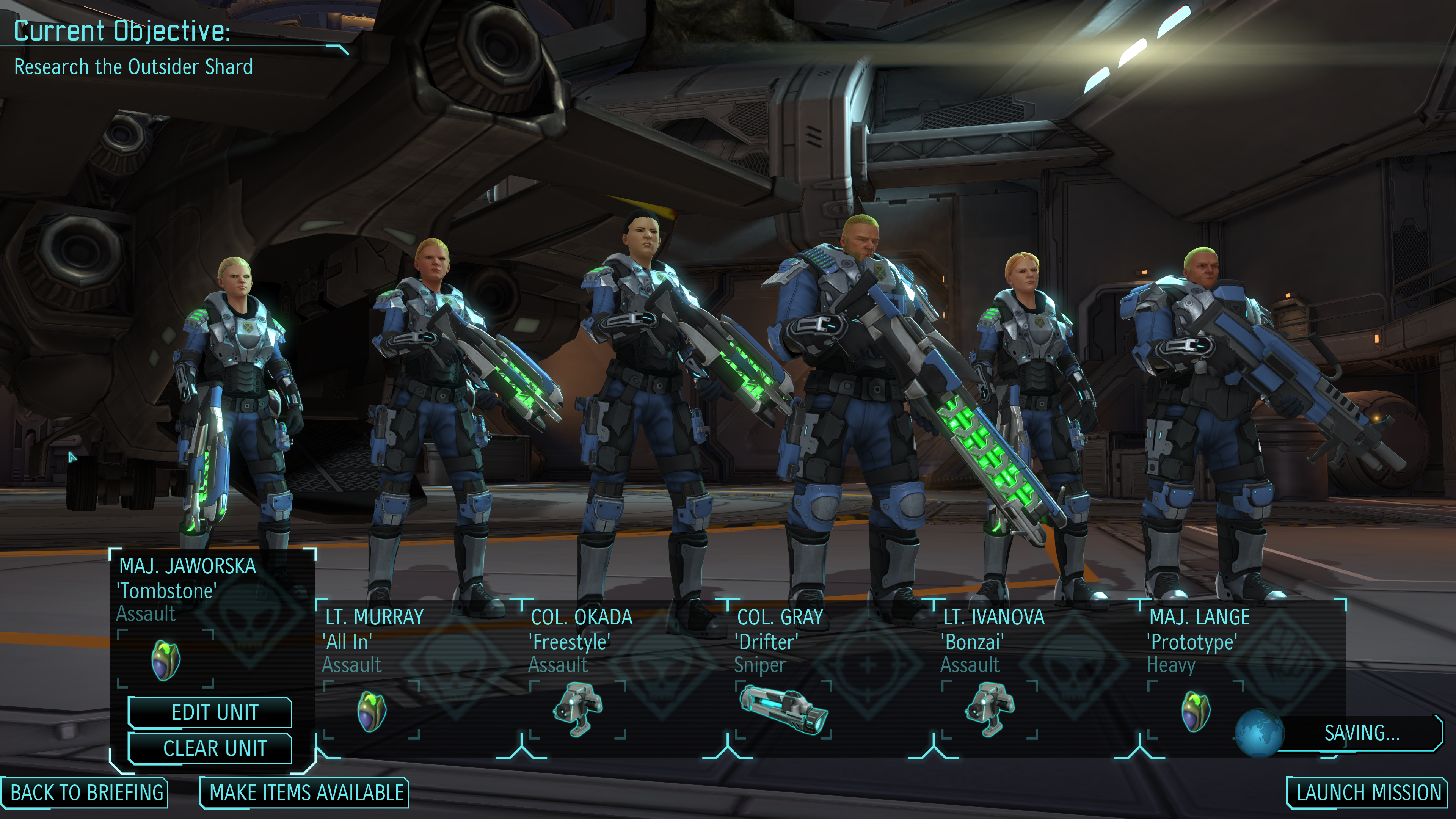Image resolution: width=1456 pixels, height=819 pixels.
Task: Go back to briefing
Action: click(86, 792)
